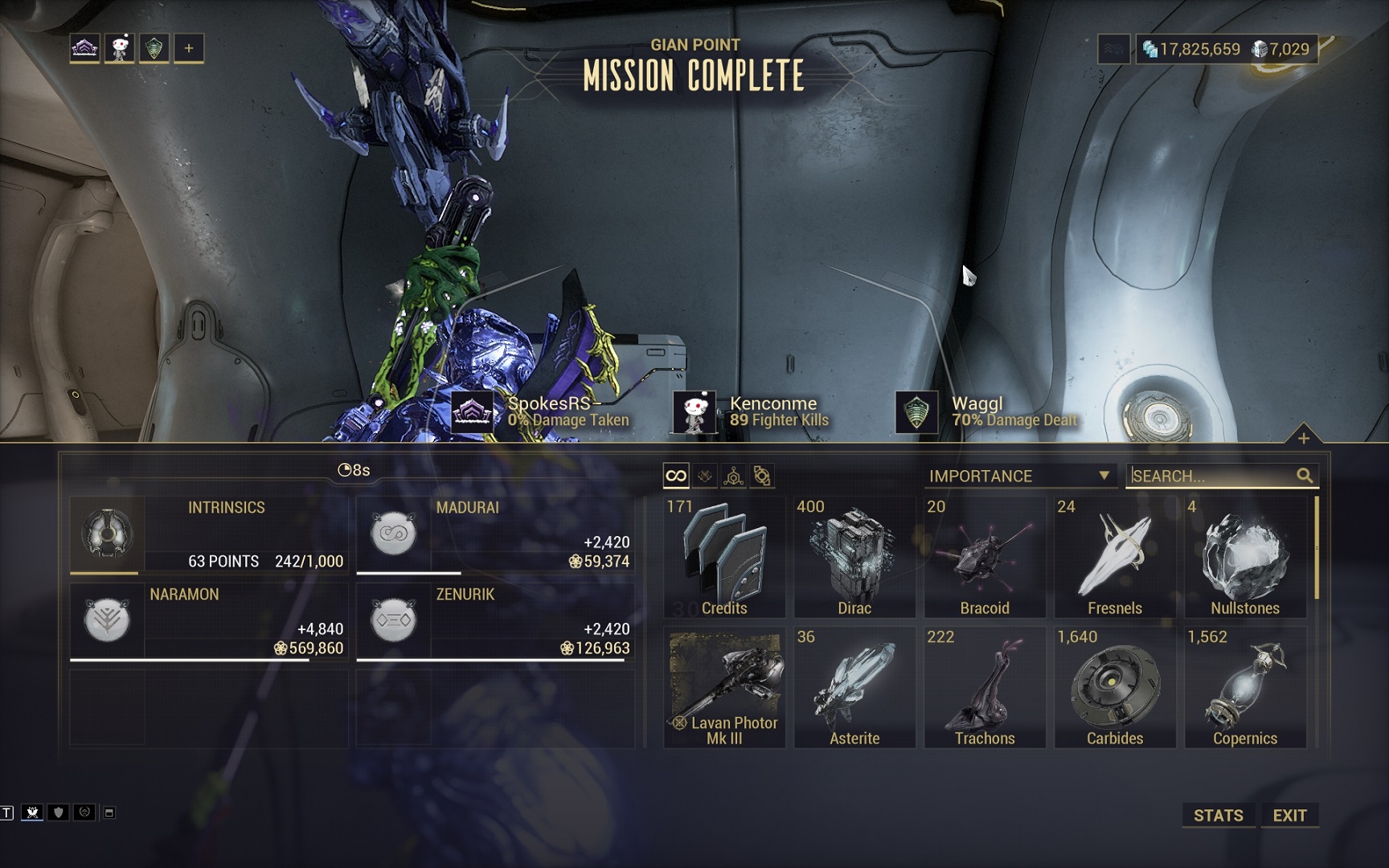
Task: Click the Zenurik focus school panel
Action: click(495, 621)
